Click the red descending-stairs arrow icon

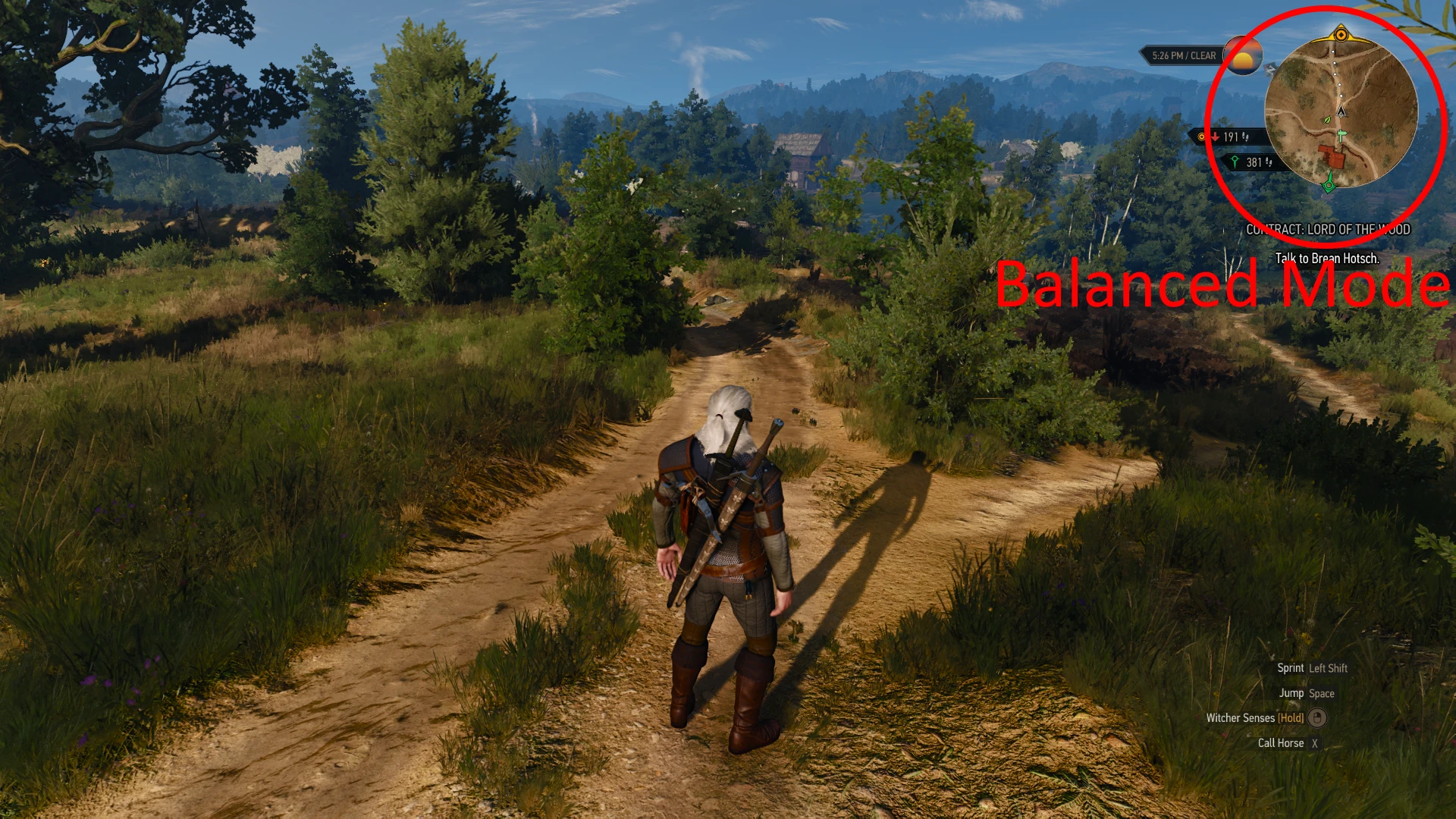point(1215,136)
